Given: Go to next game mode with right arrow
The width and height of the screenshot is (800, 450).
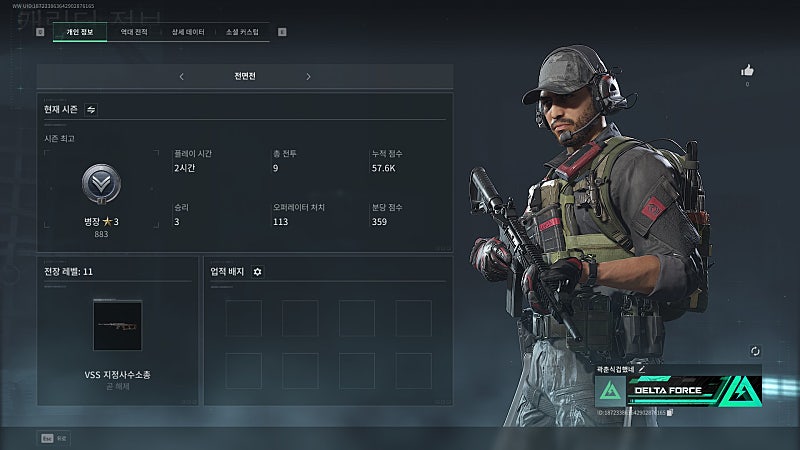Looking at the screenshot, I should coord(308,77).
